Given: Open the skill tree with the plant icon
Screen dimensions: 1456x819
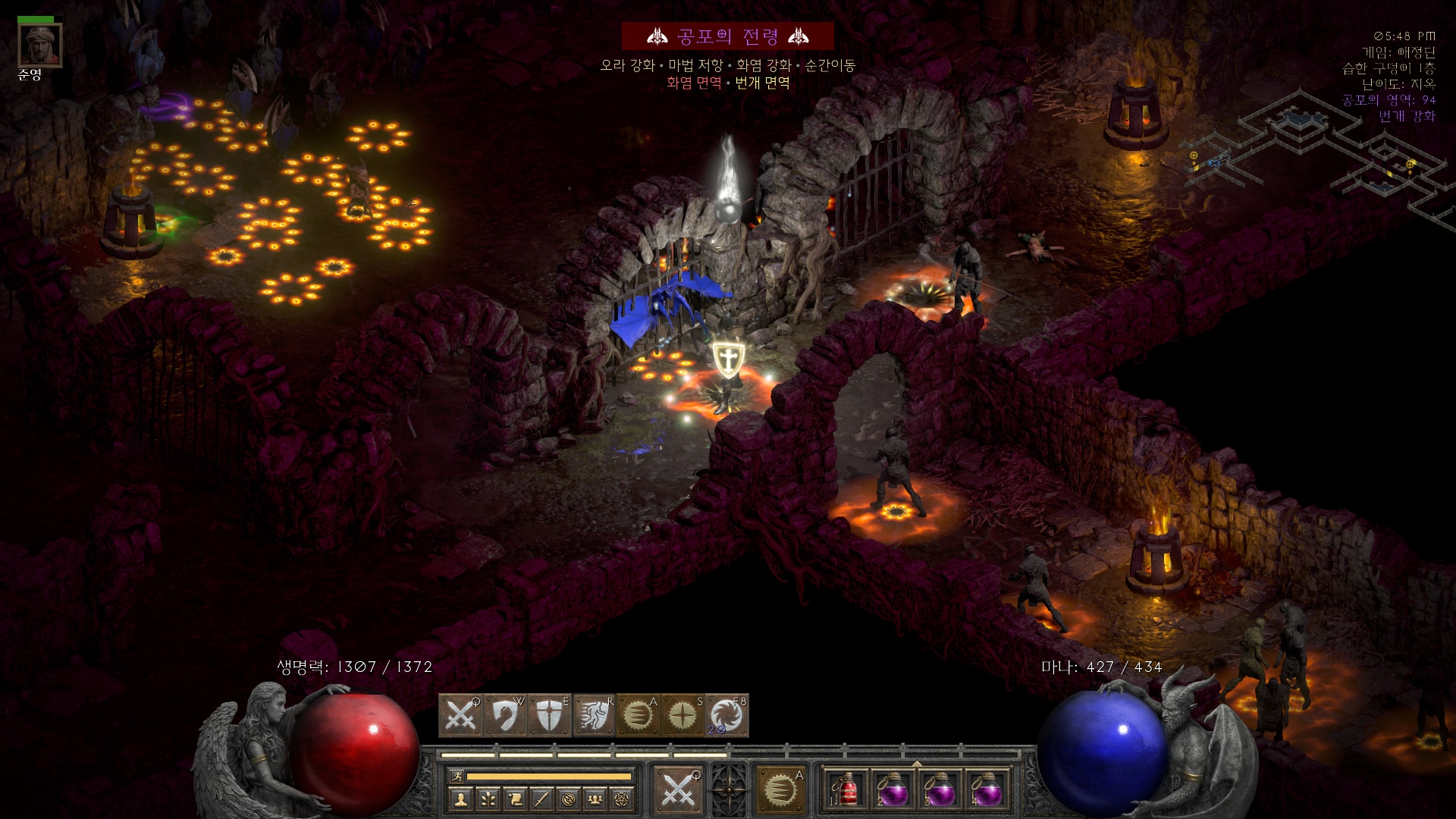Looking at the screenshot, I should click(x=487, y=799).
